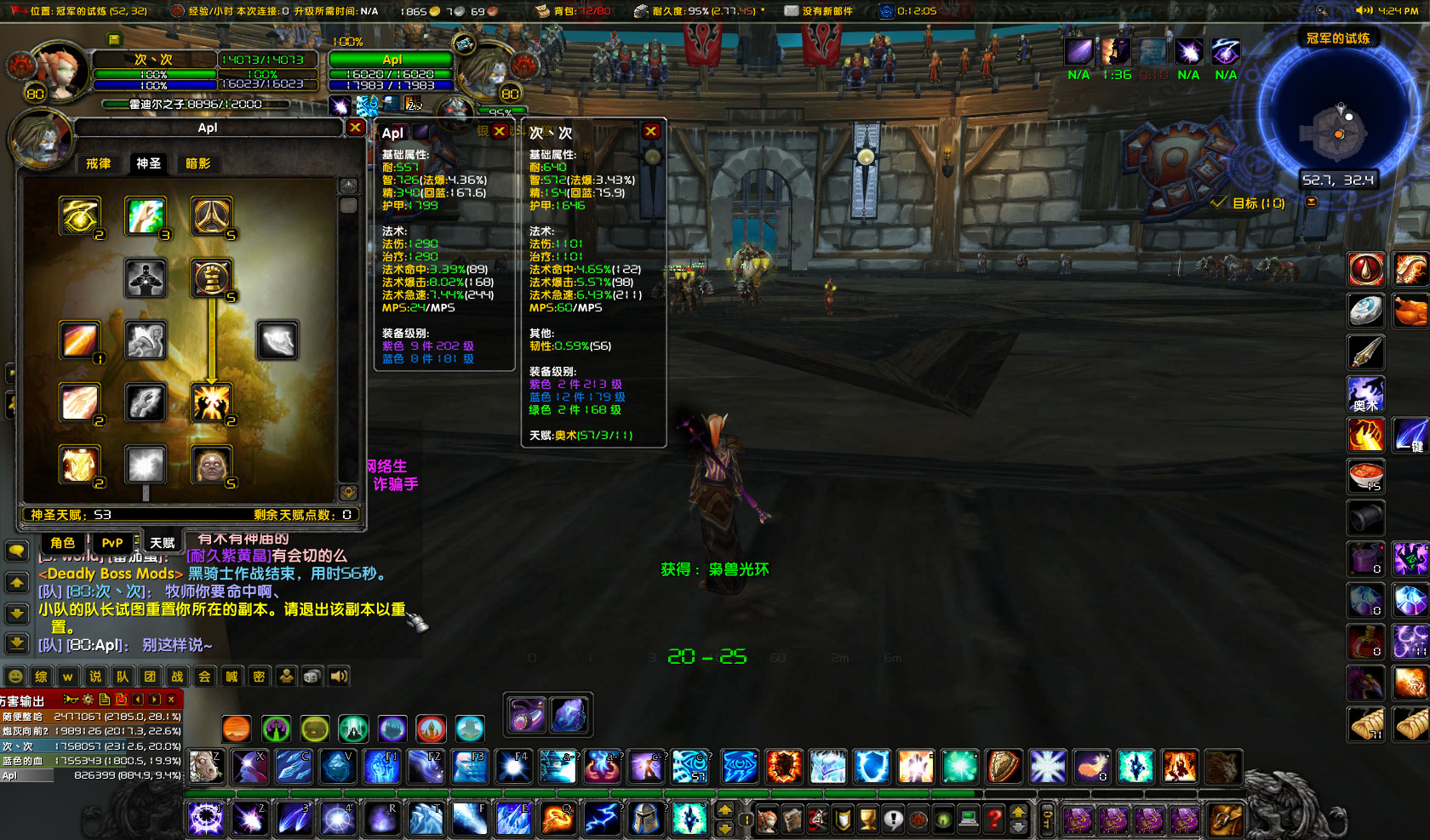Click the report horn icon on 伤害输出 meter
Image resolution: width=1430 pixels, height=840 pixels.
coord(70,699)
